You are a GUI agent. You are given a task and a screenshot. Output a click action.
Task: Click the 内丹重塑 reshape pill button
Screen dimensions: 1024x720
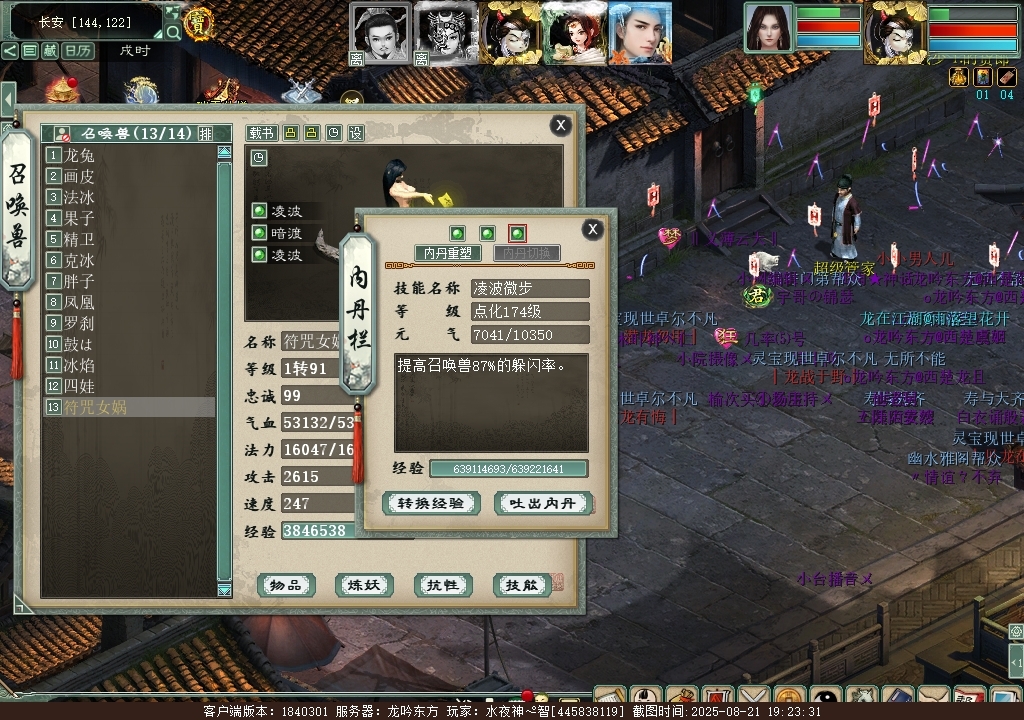pyautogui.click(x=447, y=254)
